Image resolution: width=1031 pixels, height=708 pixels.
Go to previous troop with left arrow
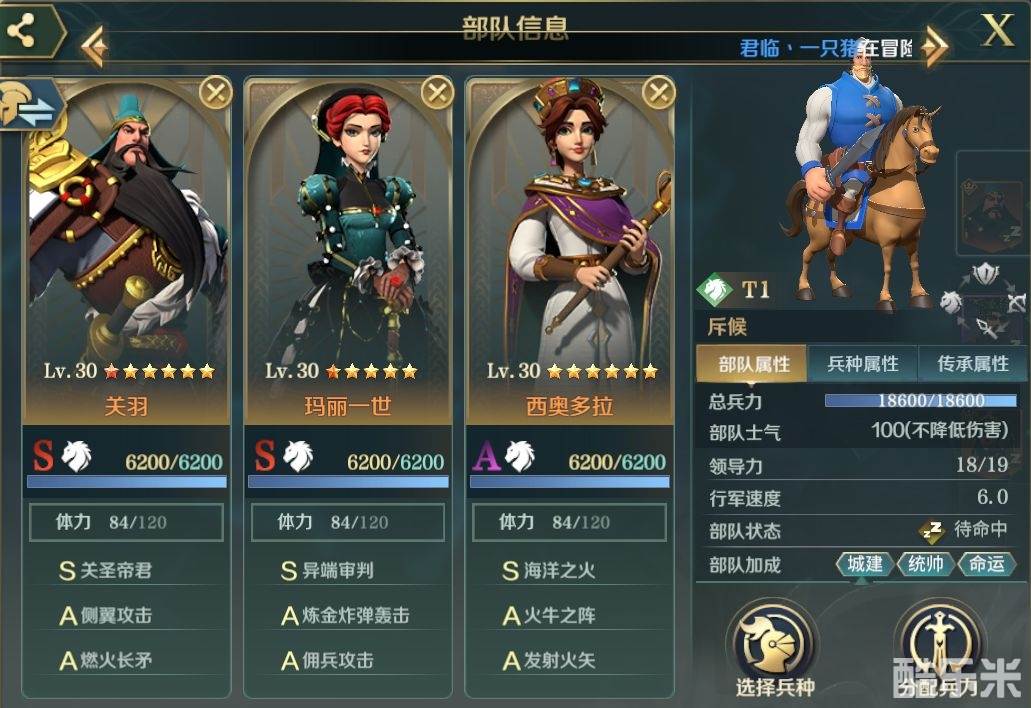tap(94, 46)
